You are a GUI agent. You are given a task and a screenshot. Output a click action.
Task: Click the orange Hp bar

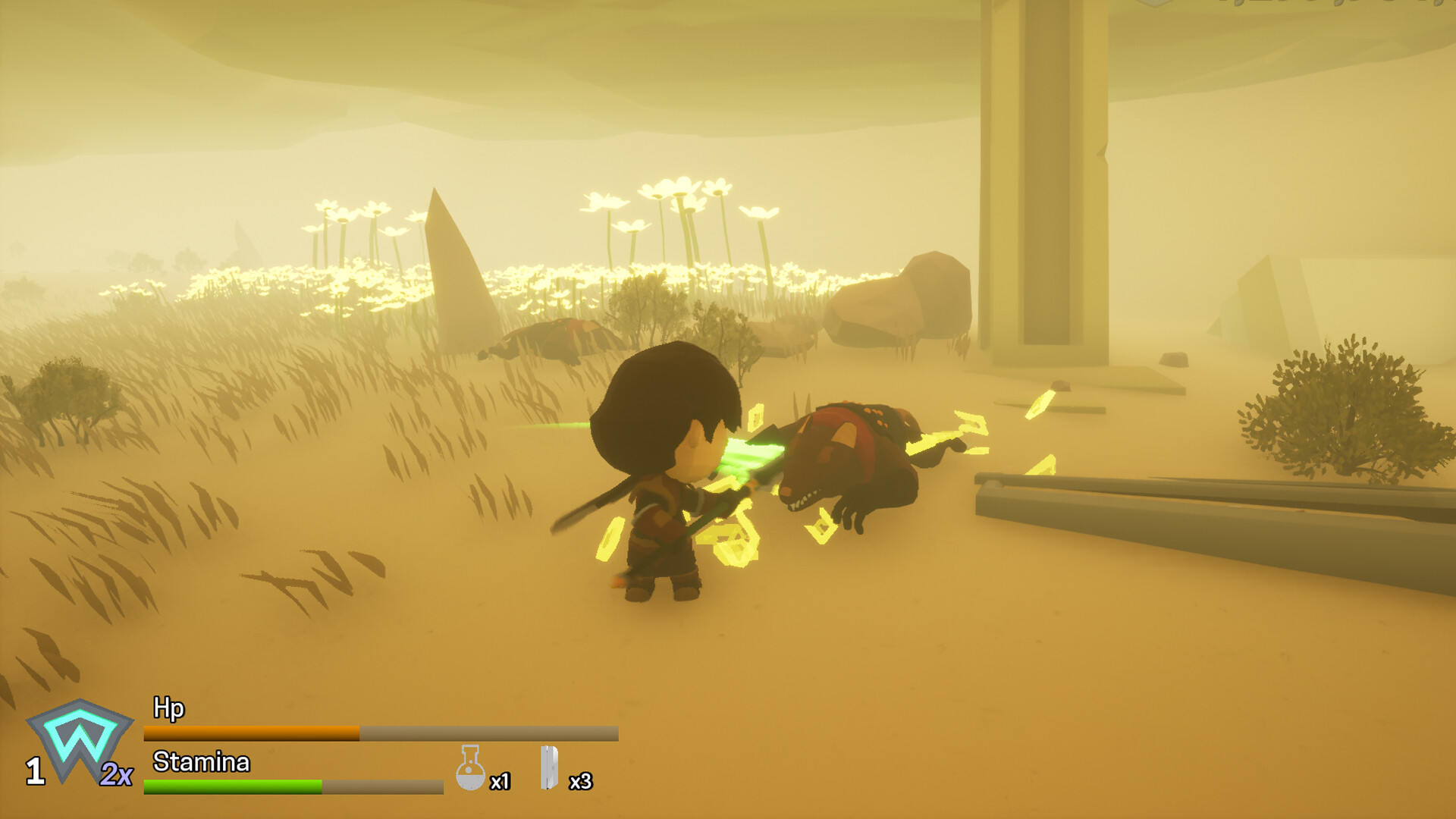250,733
